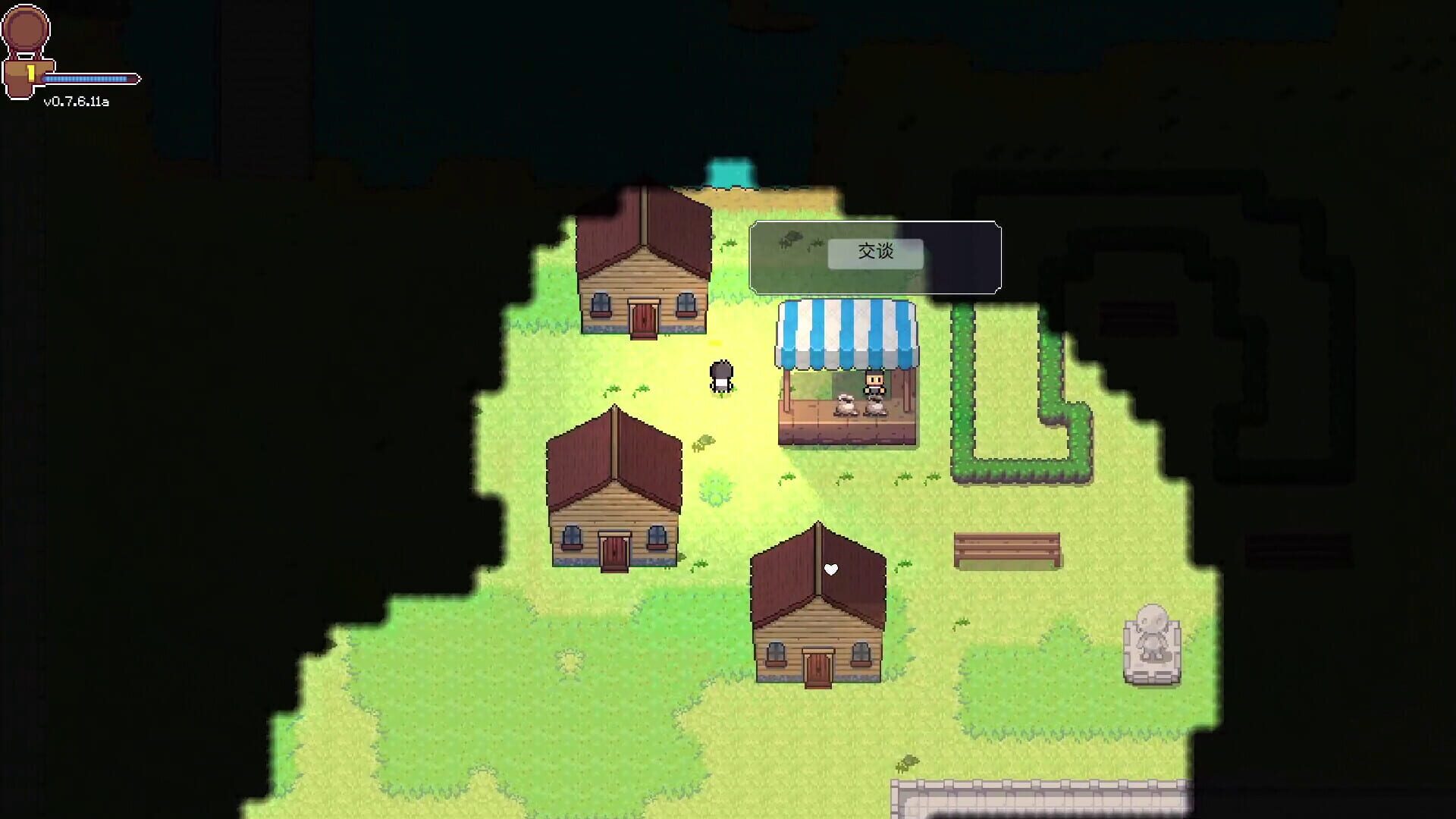The image size is (1456, 819).
Task: Click the player character on the grass
Action: tap(720, 375)
